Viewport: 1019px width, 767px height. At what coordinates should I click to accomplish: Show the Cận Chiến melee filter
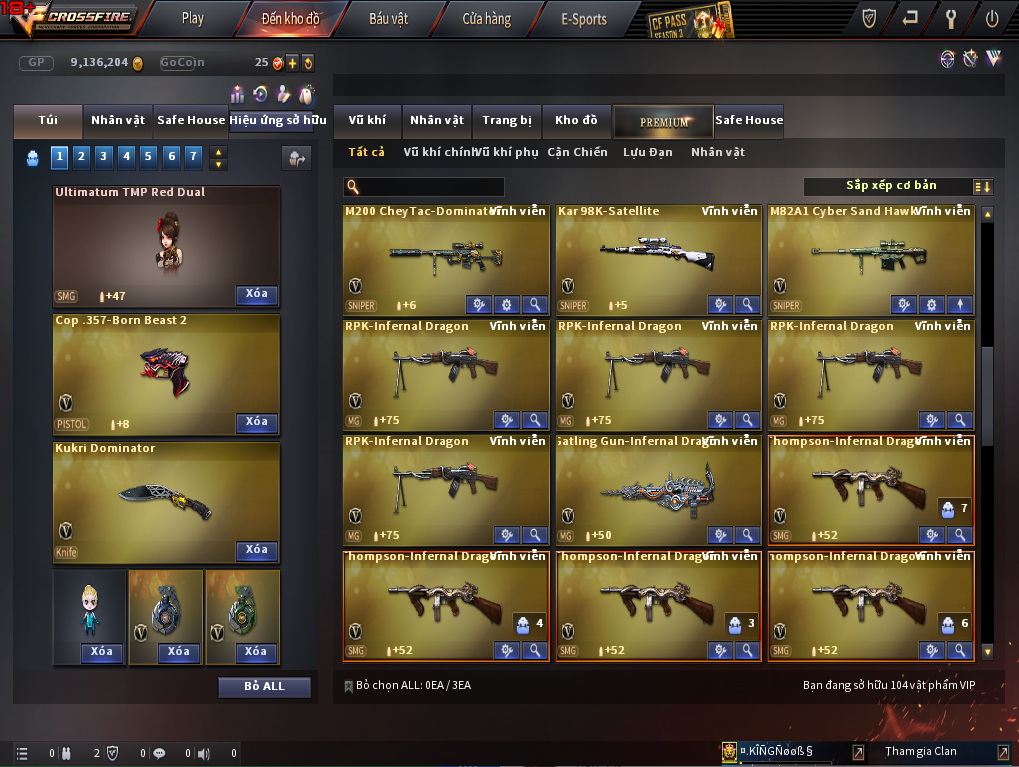click(577, 153)
